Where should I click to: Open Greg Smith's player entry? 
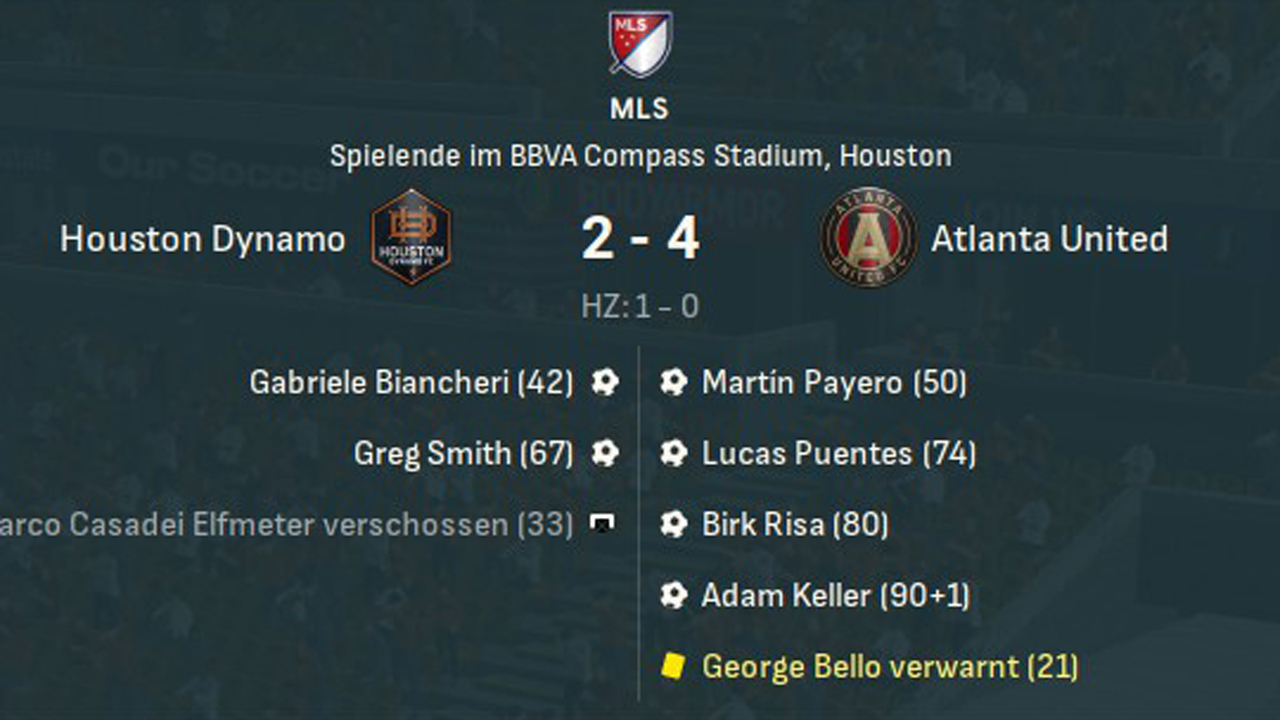(463, 454)
